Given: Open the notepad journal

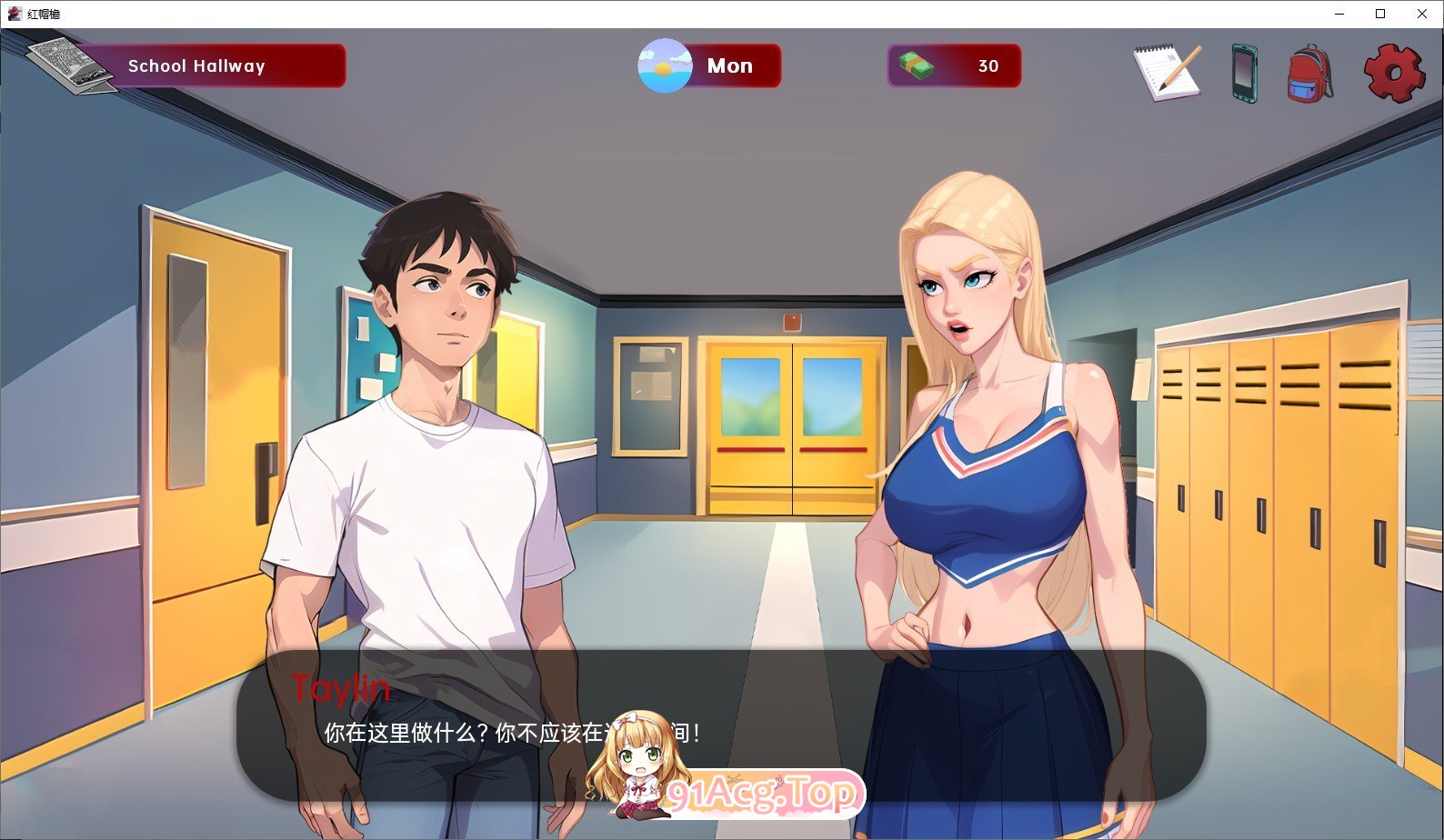Looking at the screenshot, I should click(x=1169, y=71).
